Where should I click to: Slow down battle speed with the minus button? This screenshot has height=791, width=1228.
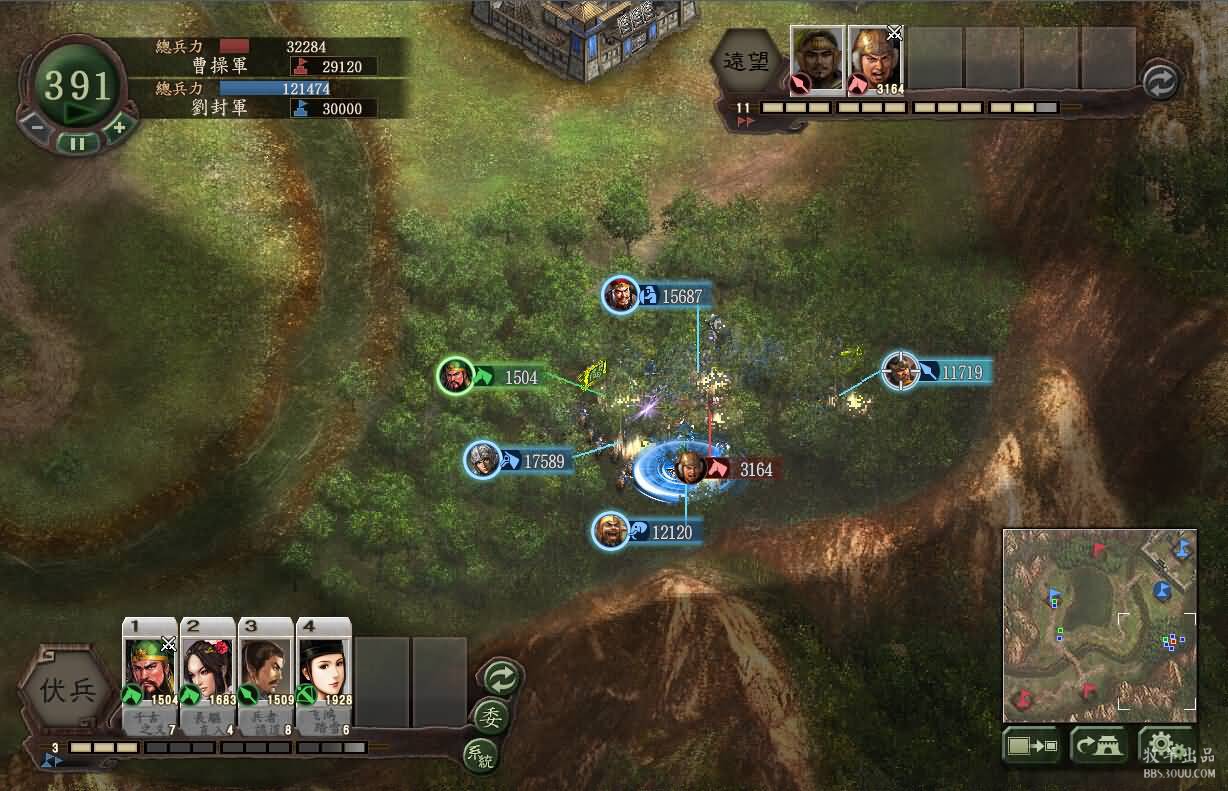tap(35, 127)
